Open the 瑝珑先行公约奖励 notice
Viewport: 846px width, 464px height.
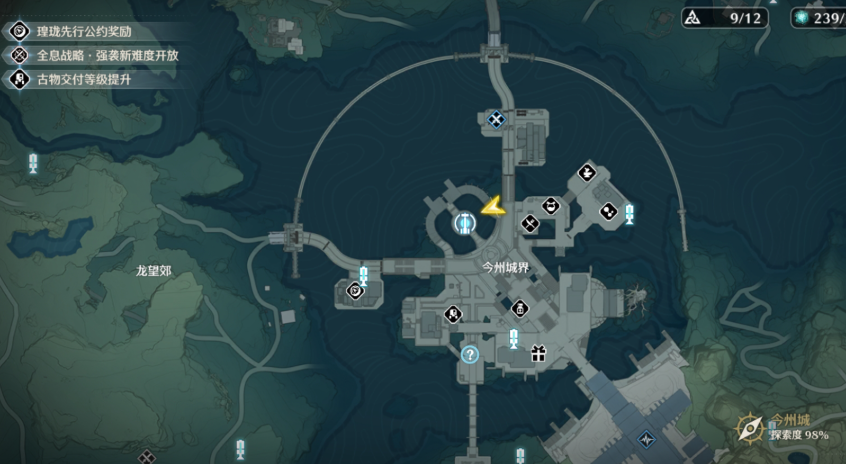pos(85,31)
